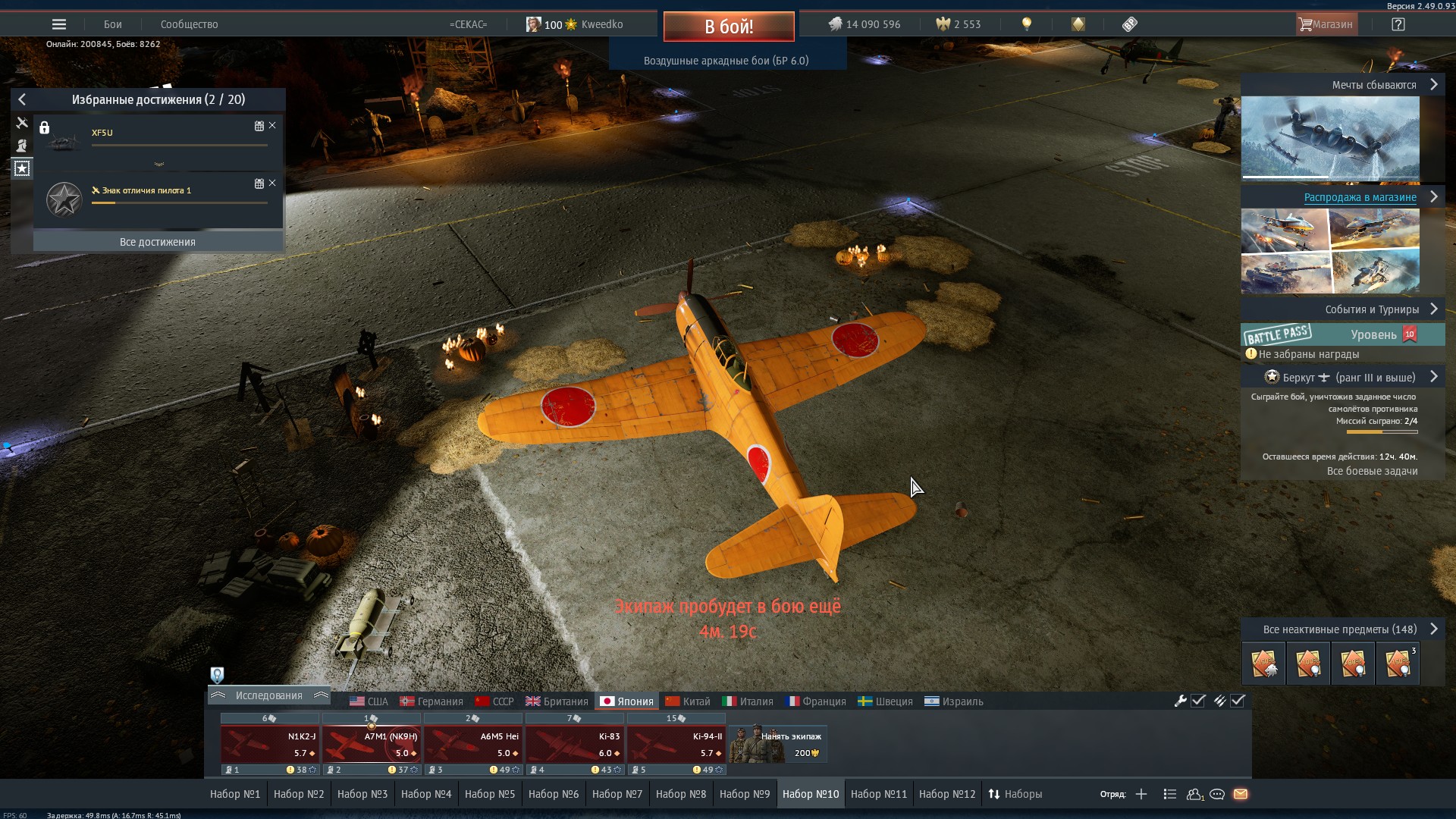Switch to the Германия nation tab
This screenshot has height=819, width=1456.
pos(431,701)
